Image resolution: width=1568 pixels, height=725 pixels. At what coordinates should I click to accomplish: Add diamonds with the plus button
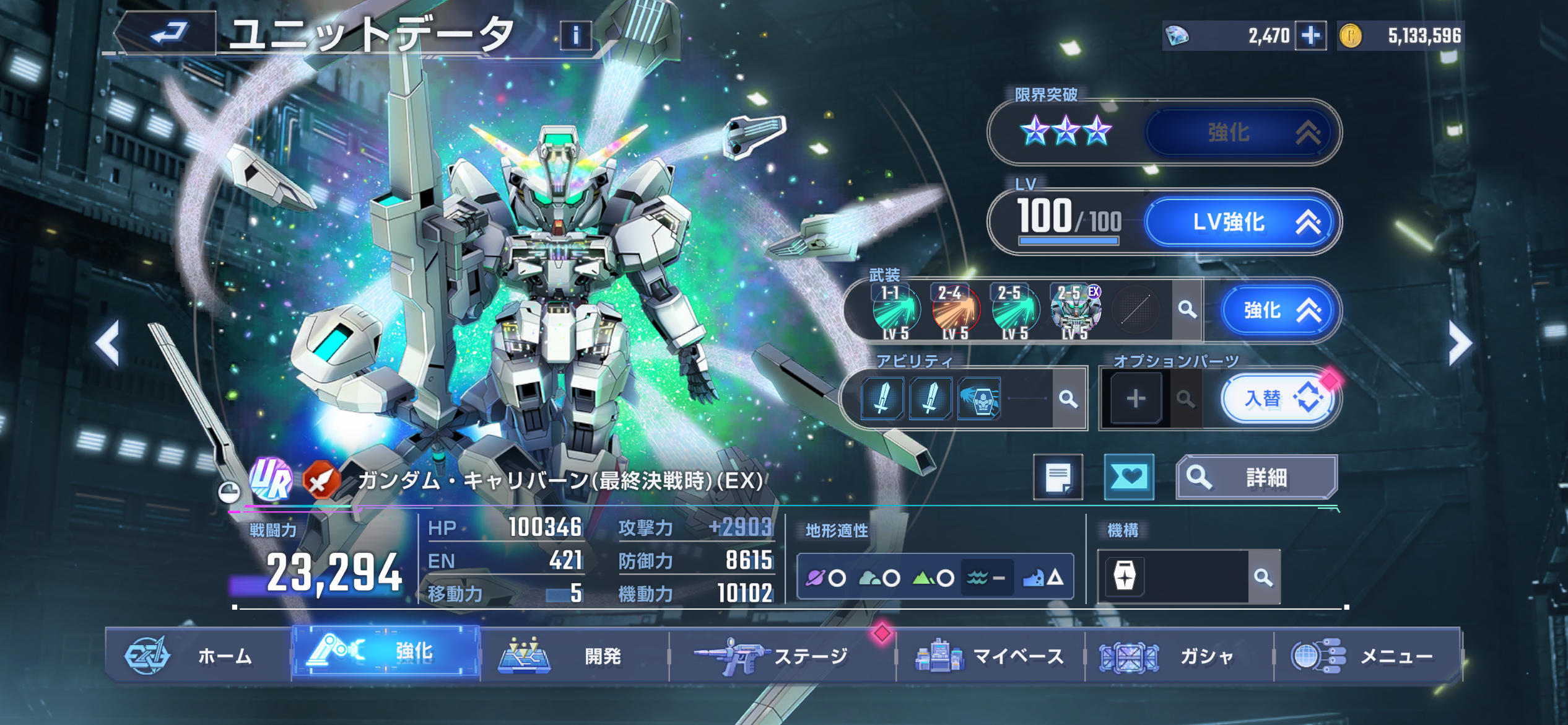pyautogui.click(x=1310, y=35)
